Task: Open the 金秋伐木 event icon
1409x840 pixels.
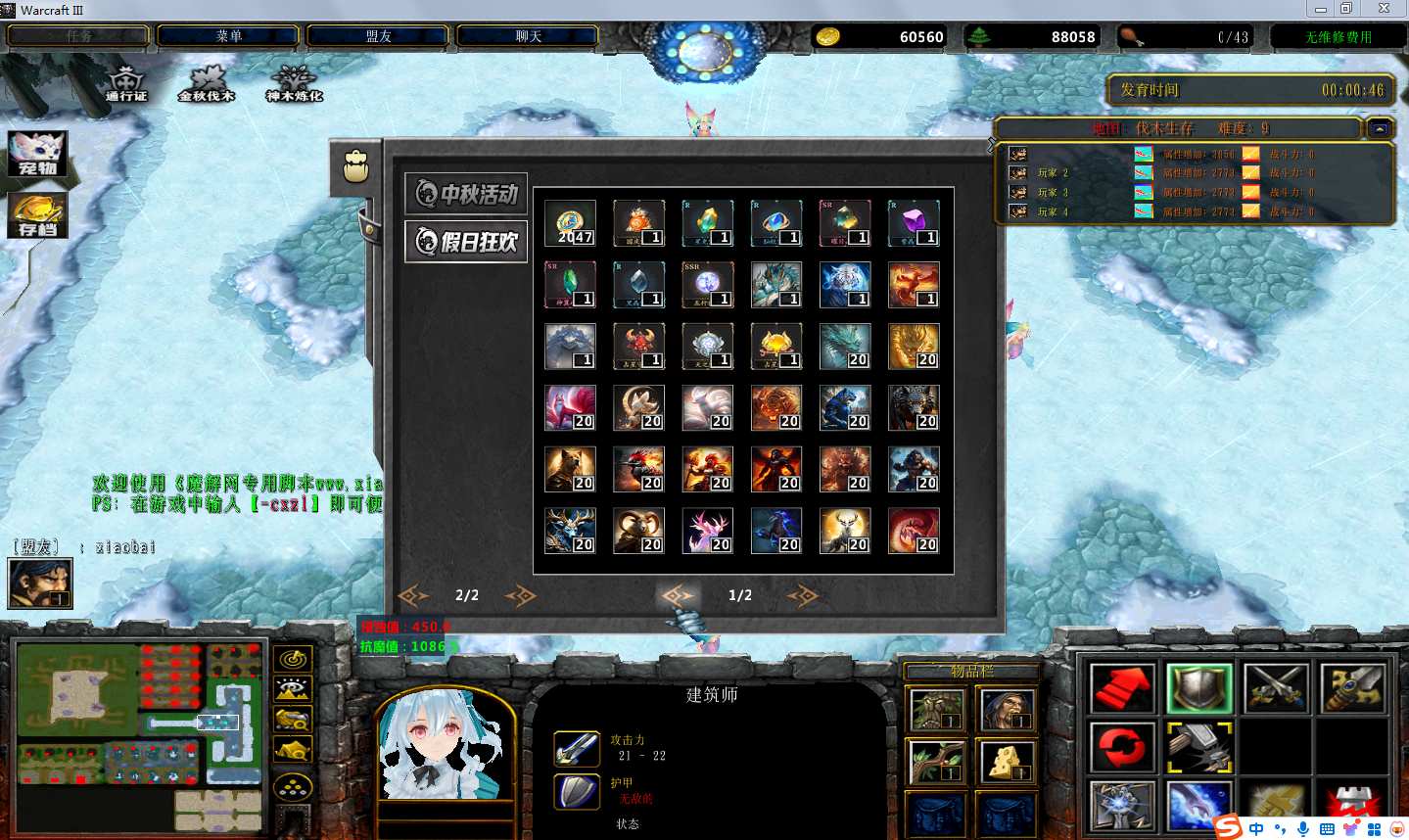Action: coord(207,82)
